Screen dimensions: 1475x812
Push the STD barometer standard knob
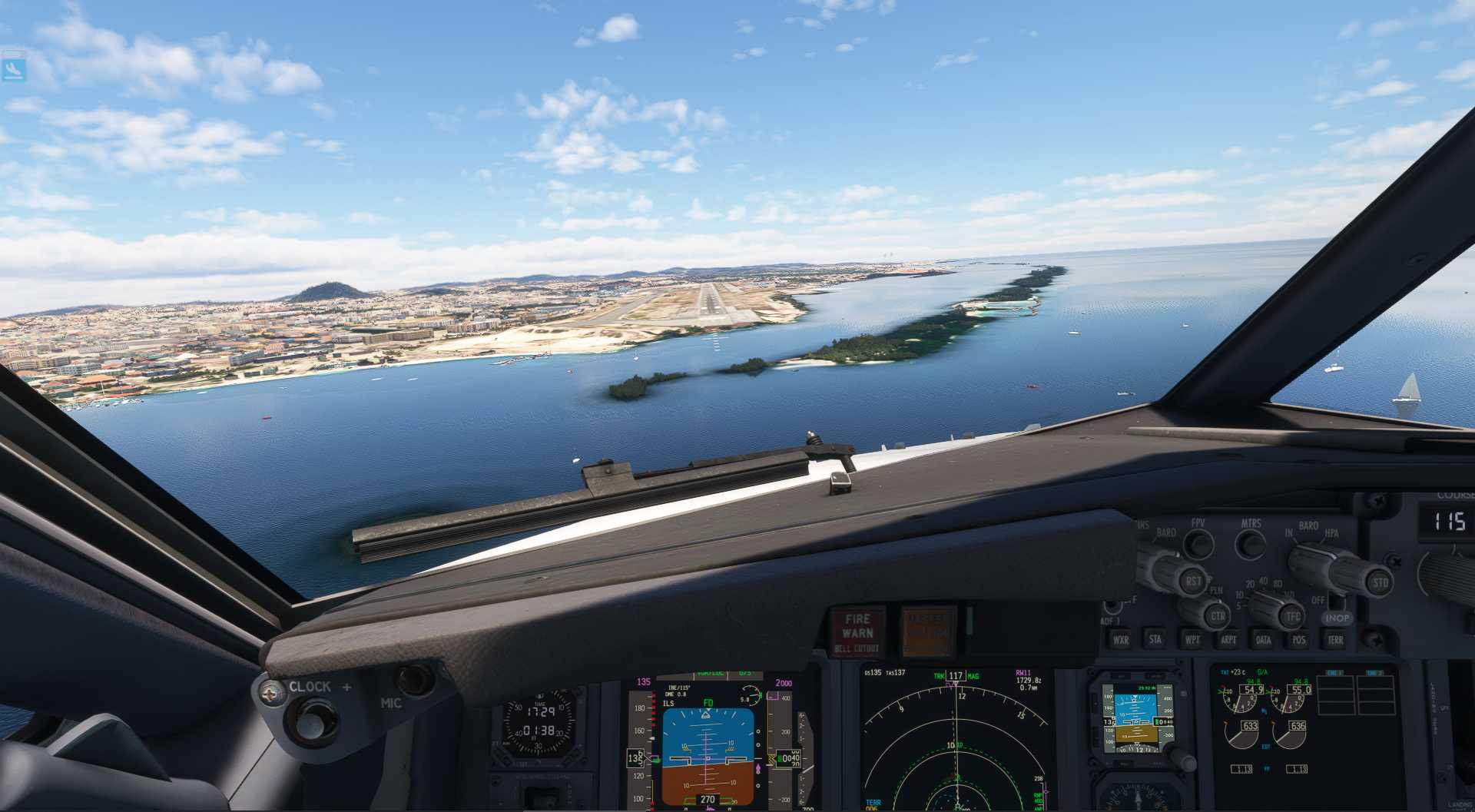click(x=1379, y=582)
